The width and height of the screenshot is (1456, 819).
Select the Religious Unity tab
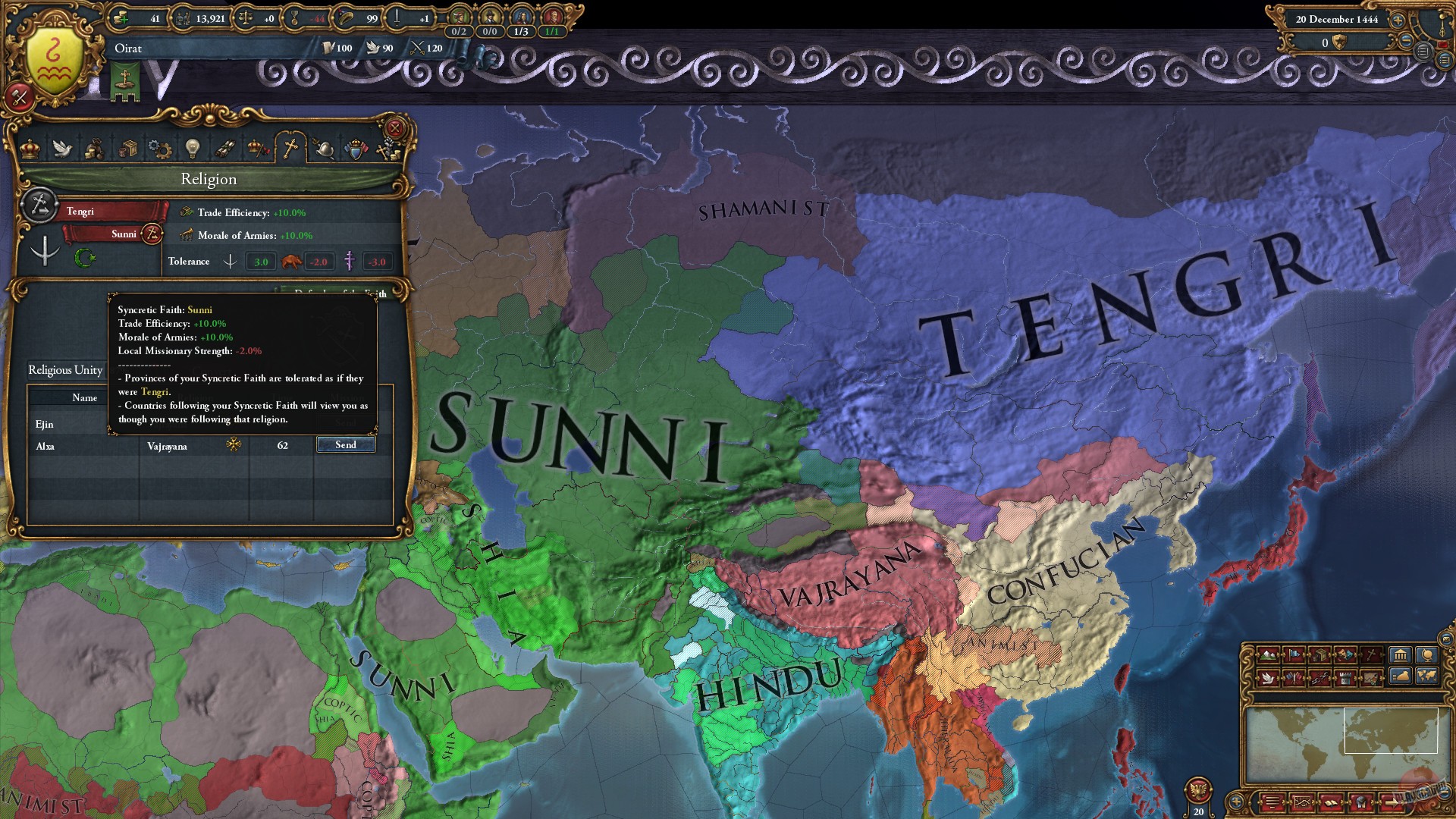[64, 371]
